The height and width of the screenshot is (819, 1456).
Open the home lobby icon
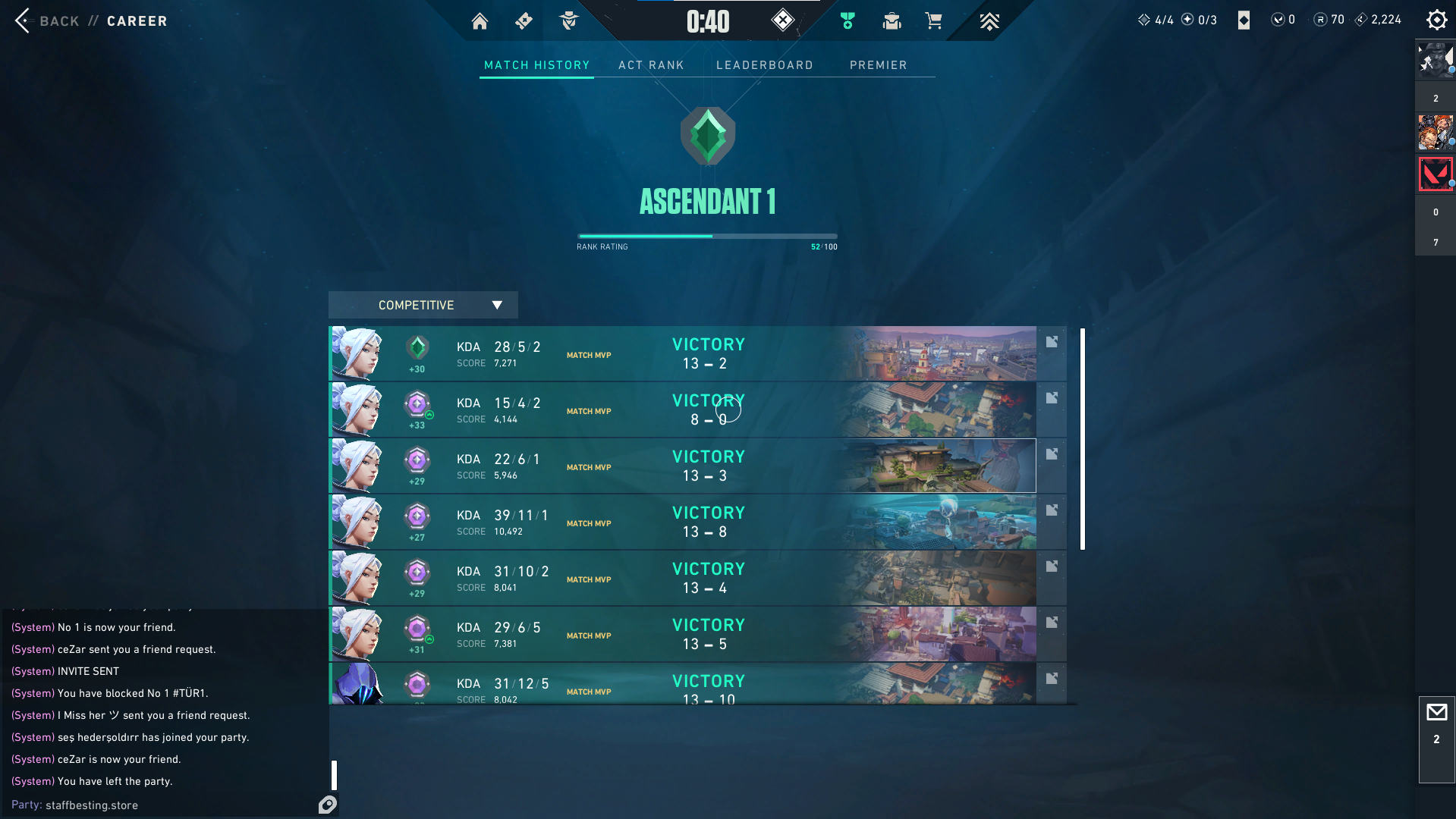480,21
